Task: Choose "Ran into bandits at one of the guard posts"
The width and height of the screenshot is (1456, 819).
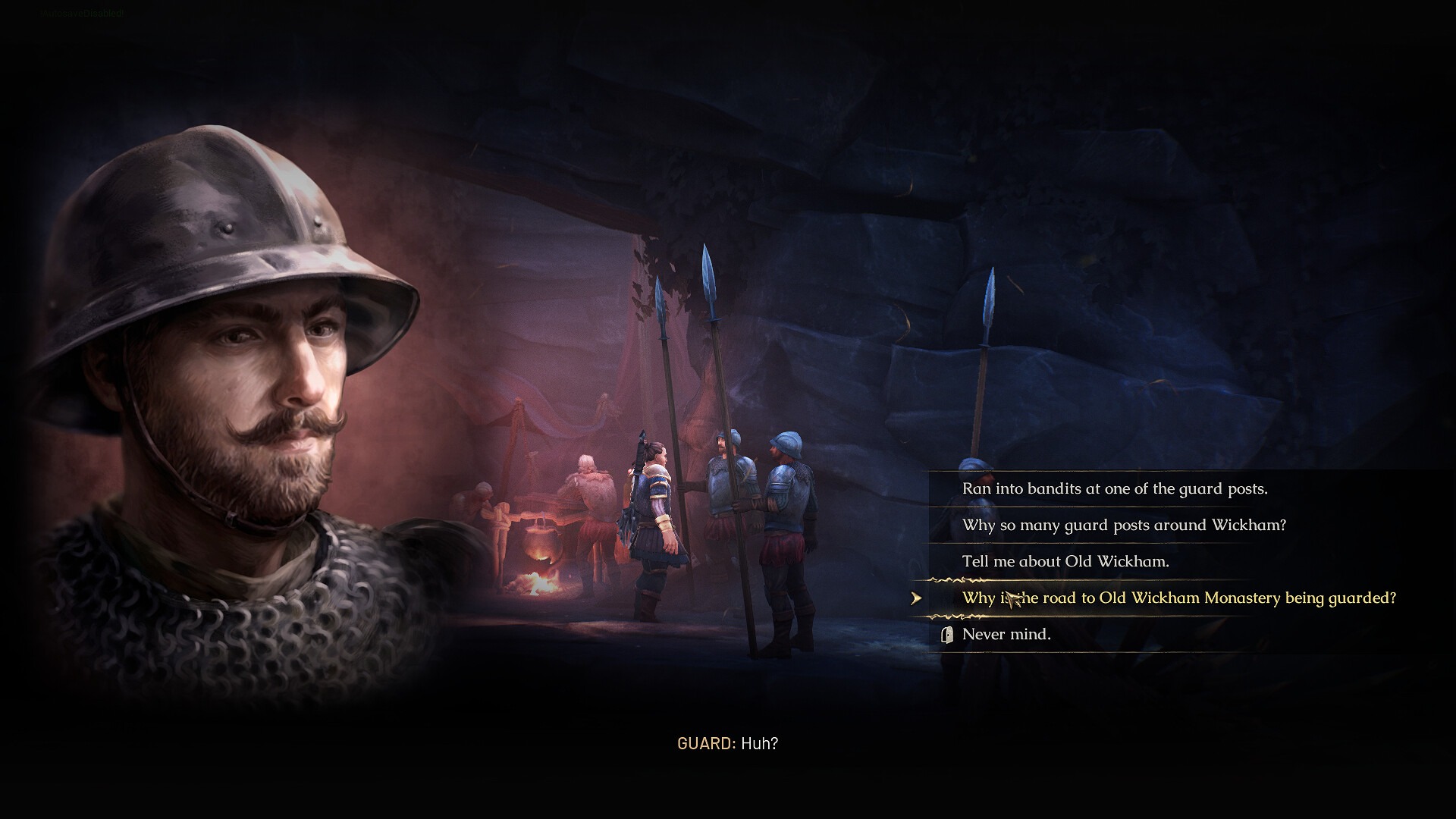Action: [1114, 489]
